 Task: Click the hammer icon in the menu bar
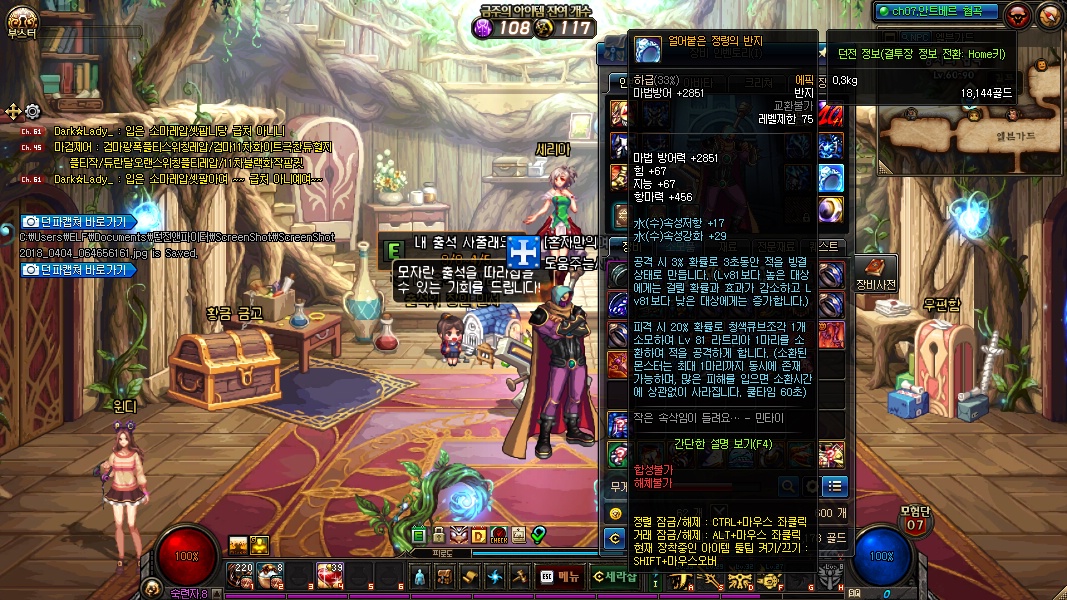[519, 577]
